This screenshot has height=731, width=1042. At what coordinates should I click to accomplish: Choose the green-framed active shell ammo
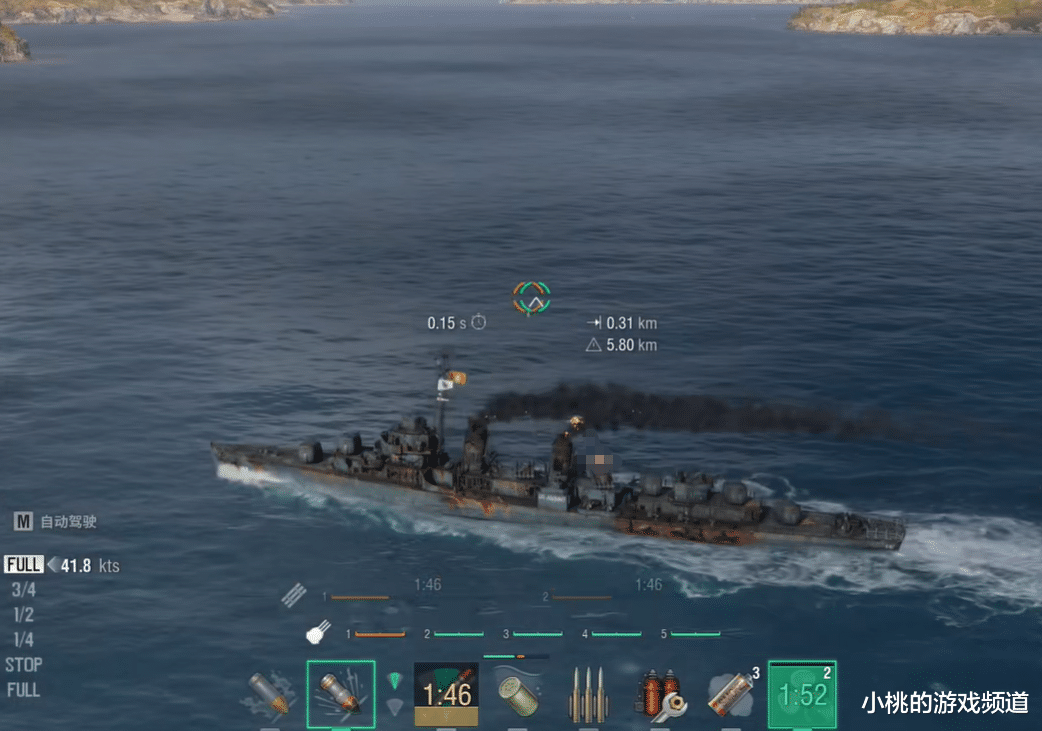click(x=341, y=694)
